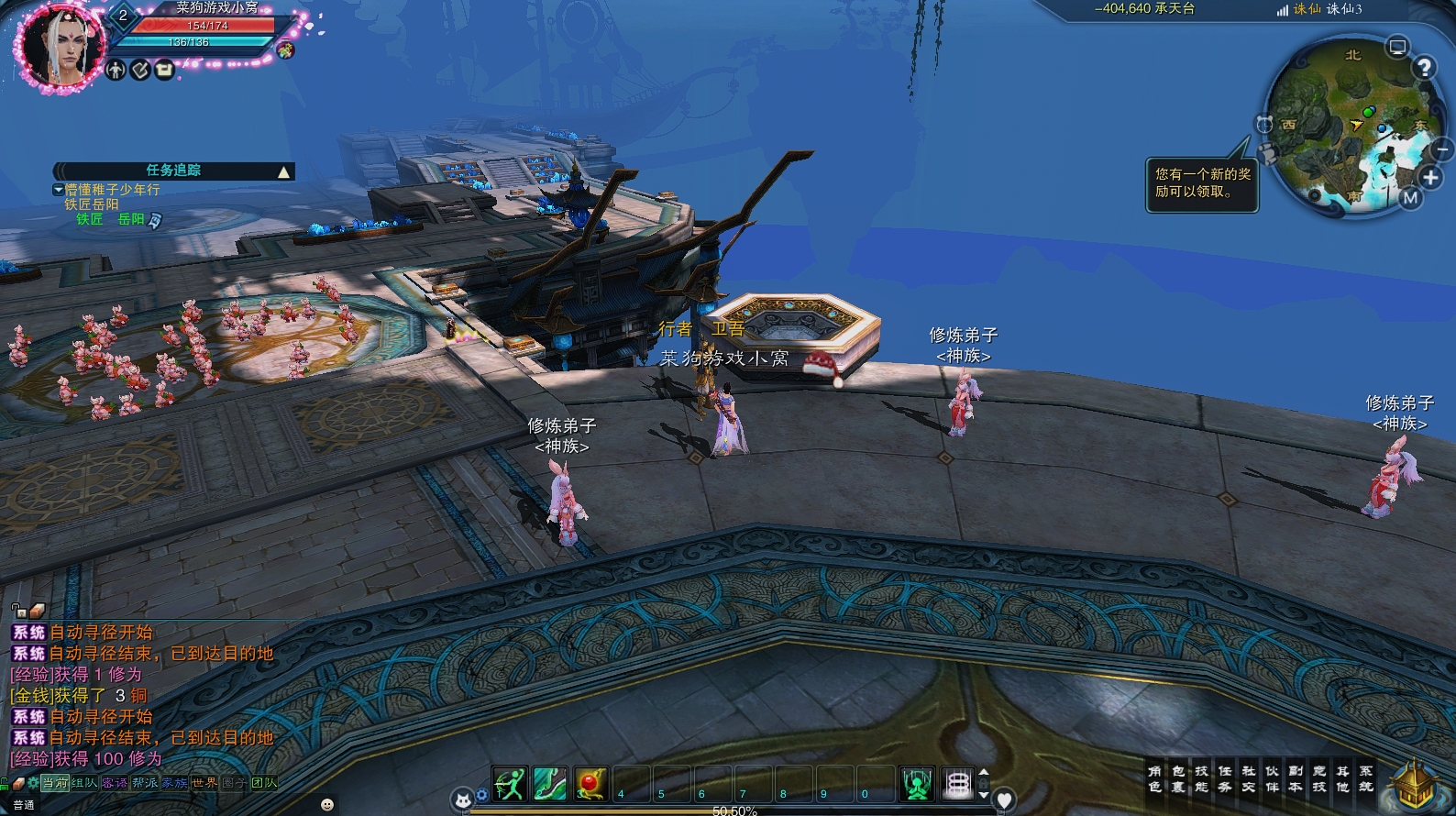Claim the new reward notification bubble
The height and width of the screenshot is (816, 1456).
[x=1202, y=183]
